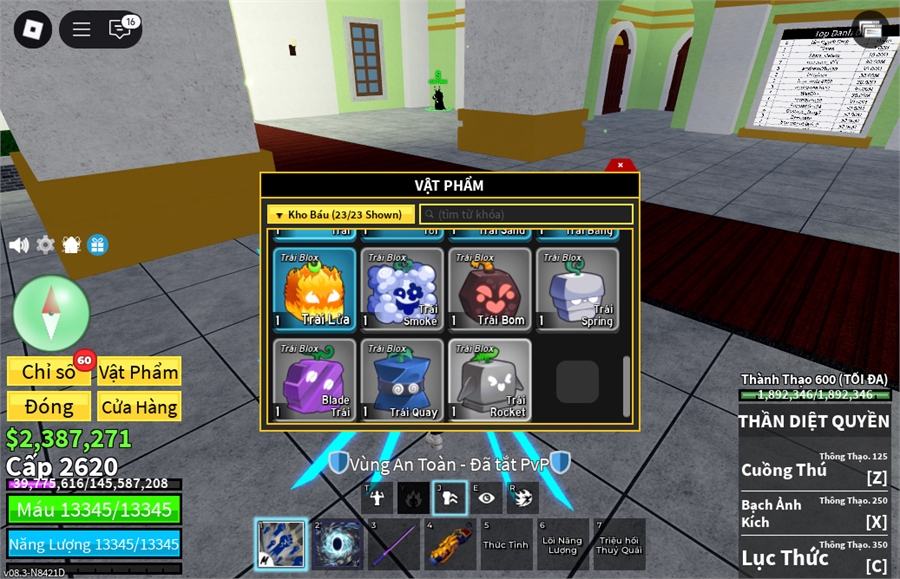Select the grey Trái Rocket fruit
The height and width of the screenshot is (579, 900).
(488, 380)
